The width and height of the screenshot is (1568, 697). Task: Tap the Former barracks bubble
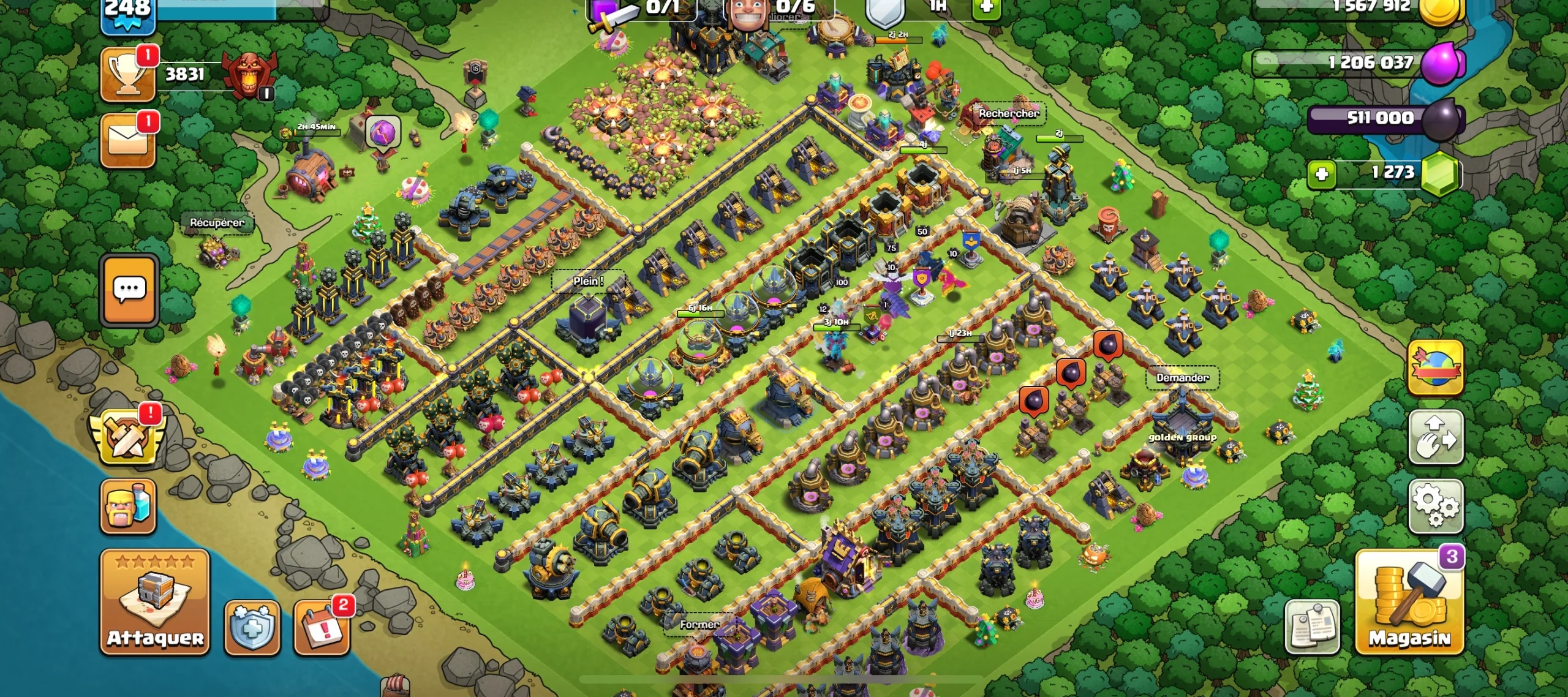(699, 625)
